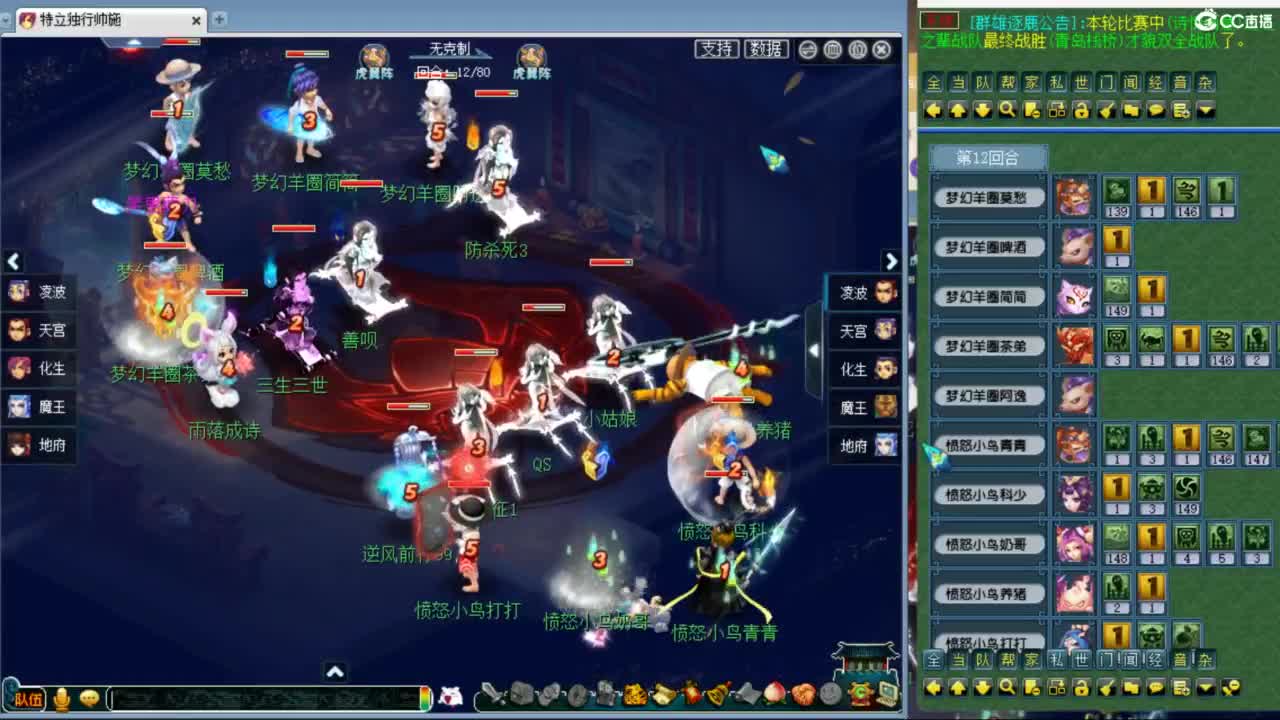The height and width of the screenshot is (720, 1280).
Task: Click the lock icon below the chat tabs
Action: tap(1081, 111)
